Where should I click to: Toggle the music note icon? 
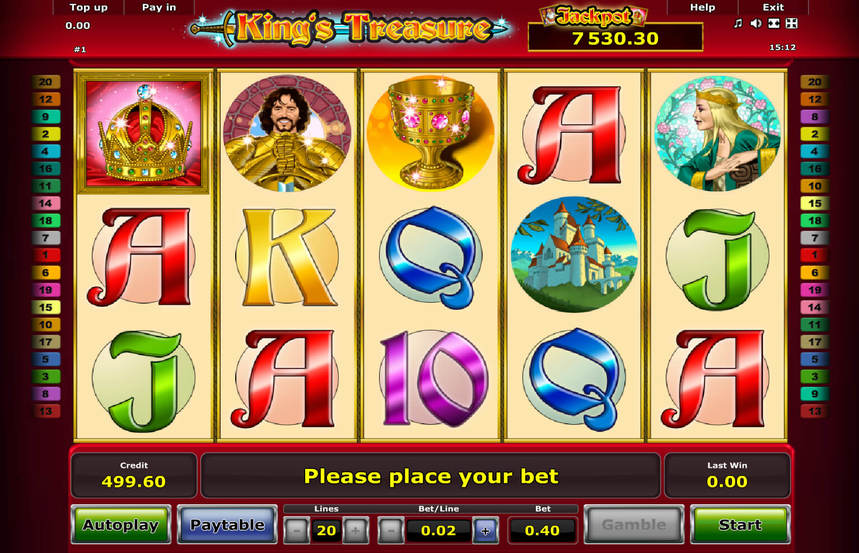tap(738, 23)
